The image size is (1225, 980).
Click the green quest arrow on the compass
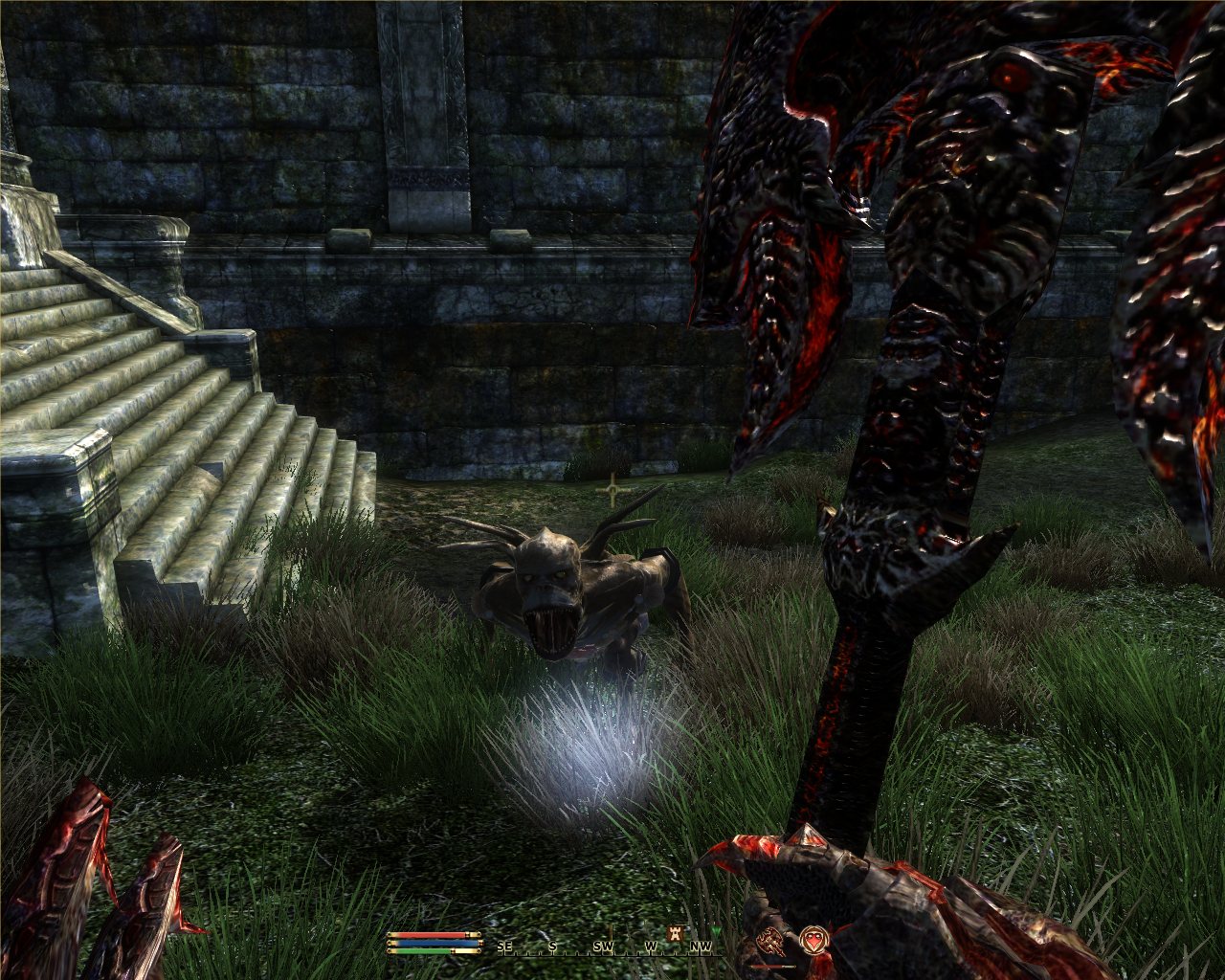717,931
